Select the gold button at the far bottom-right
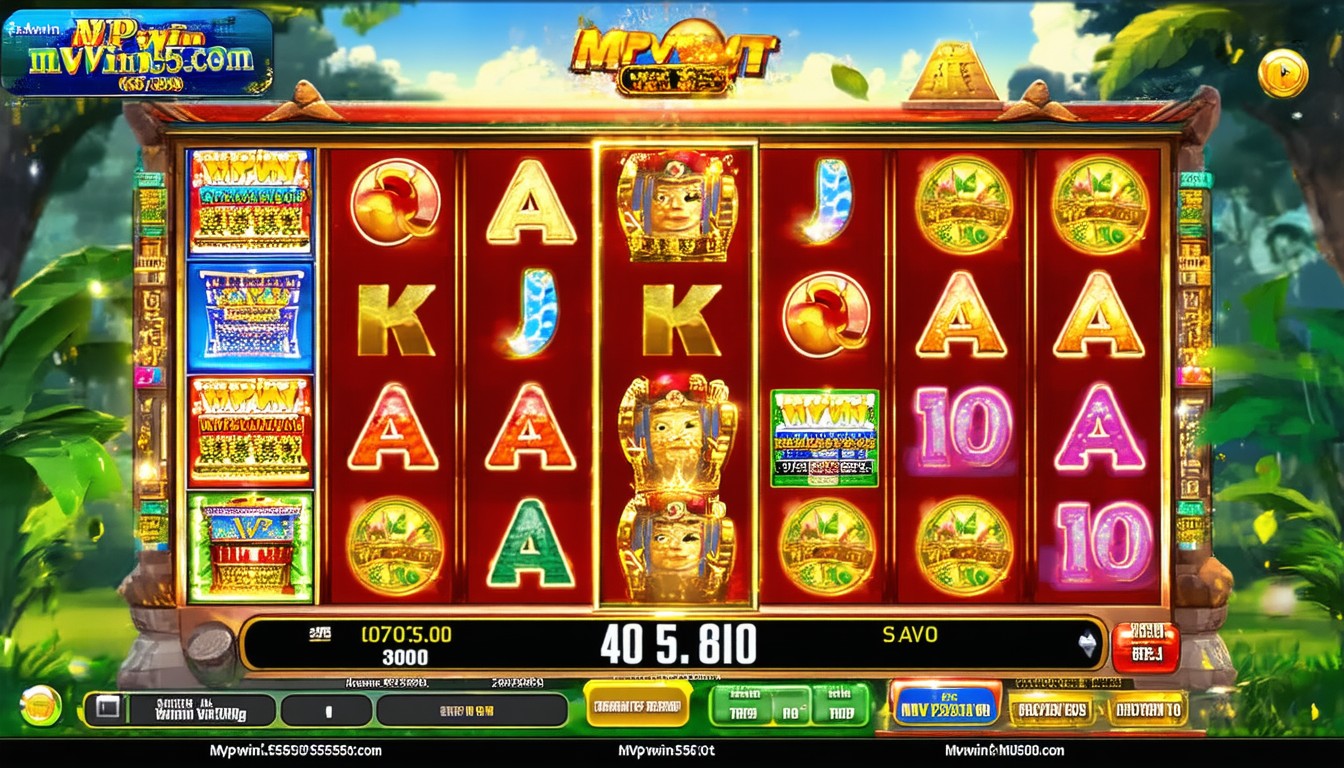Screen dimensions: 1344x768 [x=1147, y=709]
